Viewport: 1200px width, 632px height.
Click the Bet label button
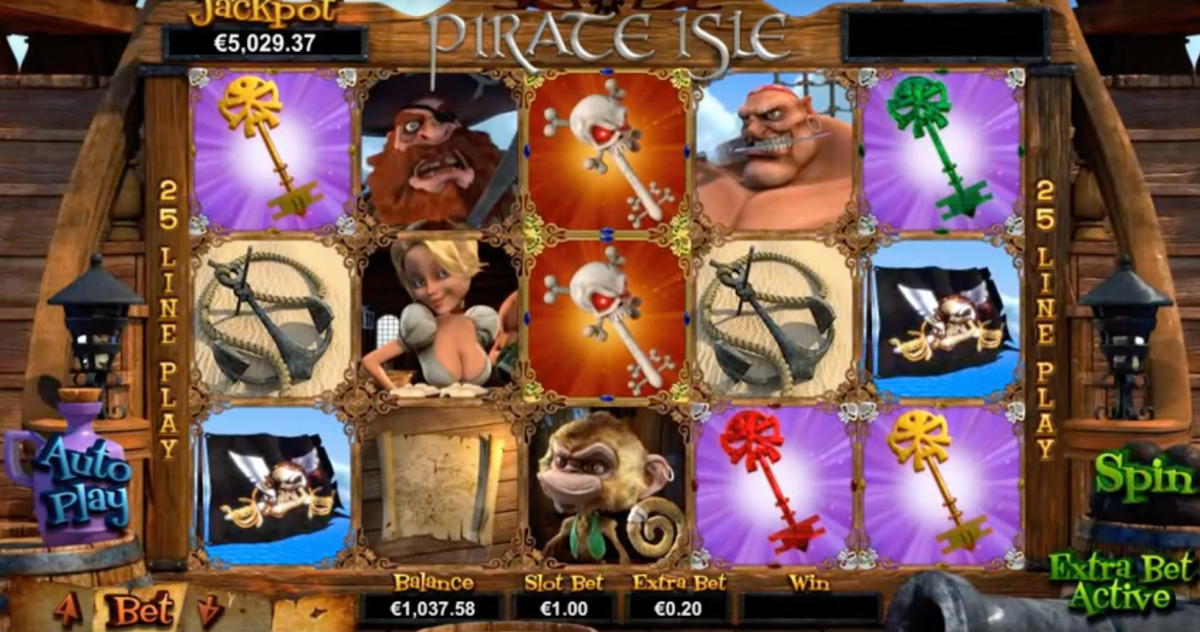139,609
